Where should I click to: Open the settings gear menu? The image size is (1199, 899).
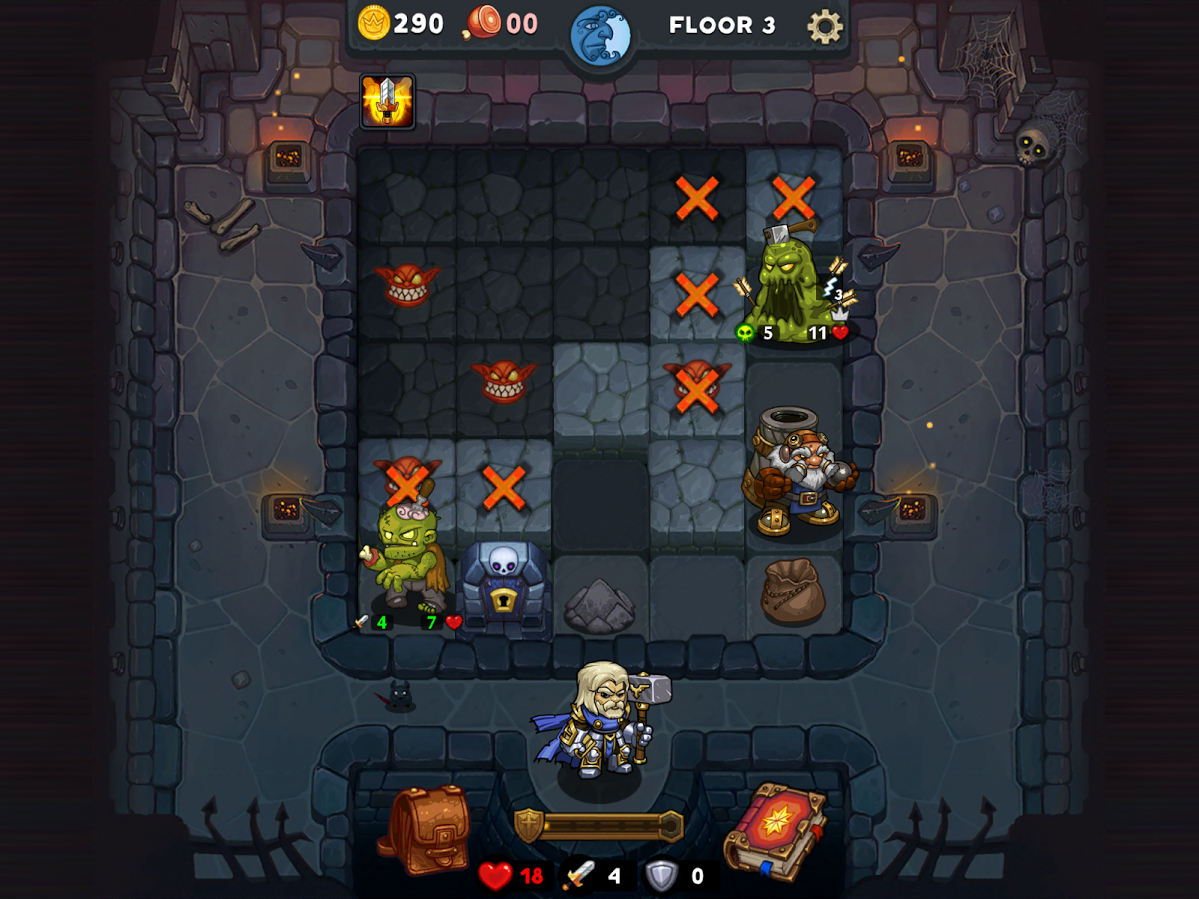(825, 26)
